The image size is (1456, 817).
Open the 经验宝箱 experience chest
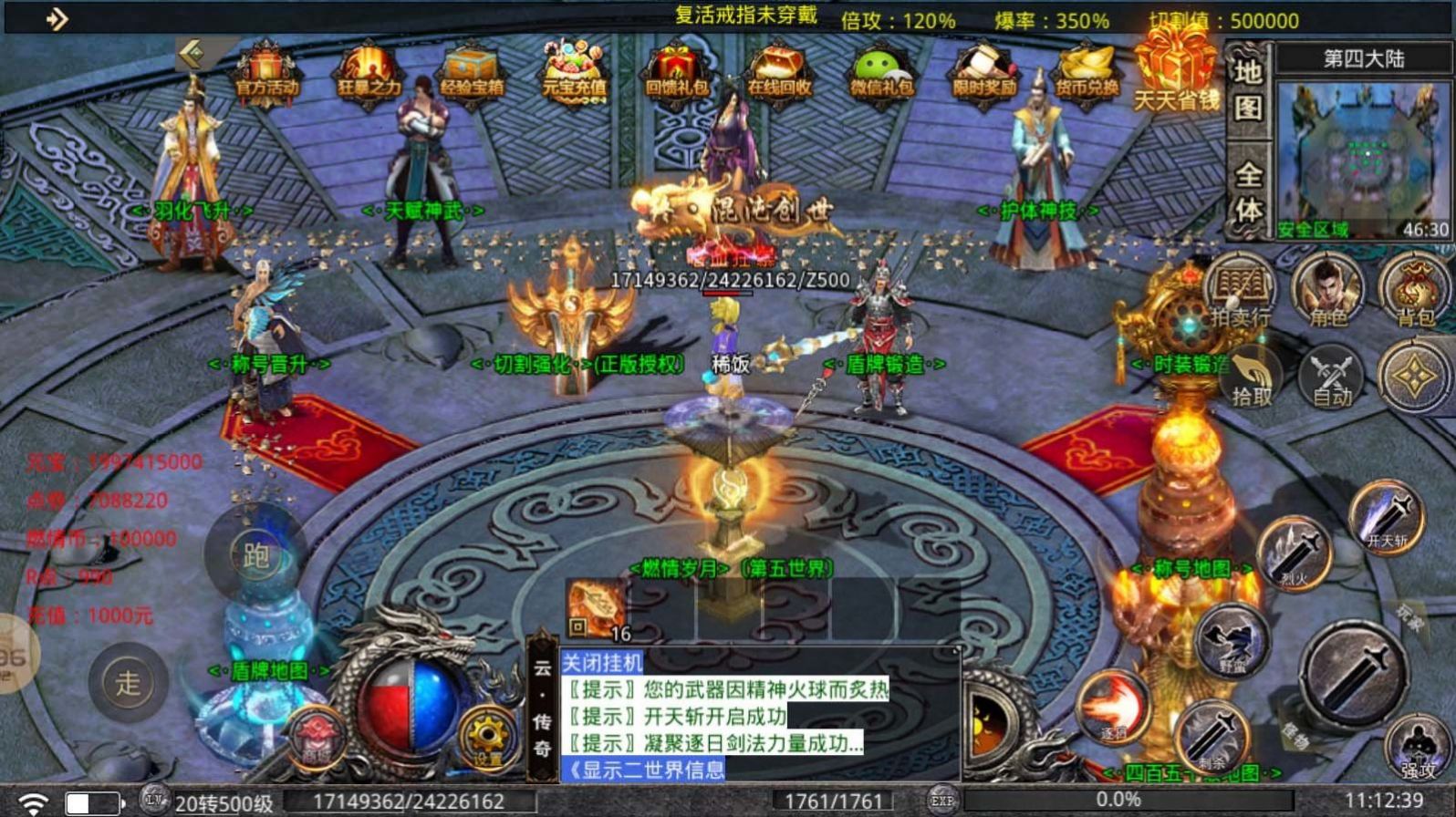472,71
